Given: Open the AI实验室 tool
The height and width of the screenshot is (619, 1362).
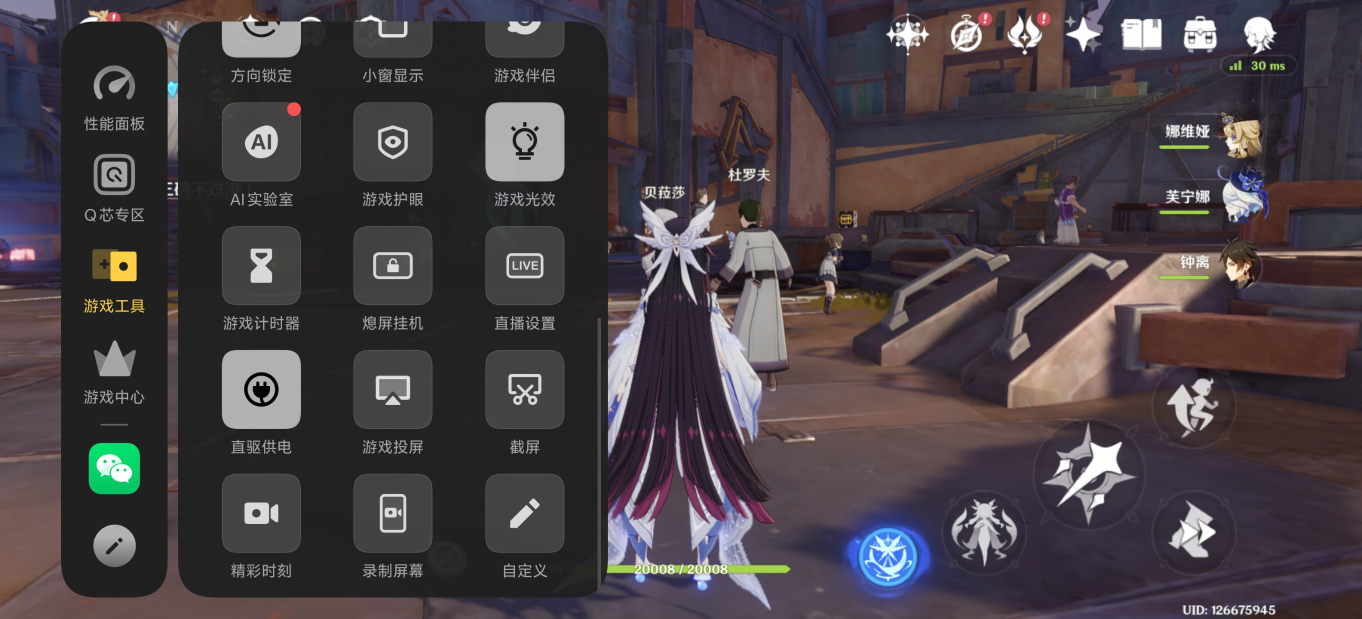Looking at the screenshot, I should pyautogui.click(x=261, y=142).
